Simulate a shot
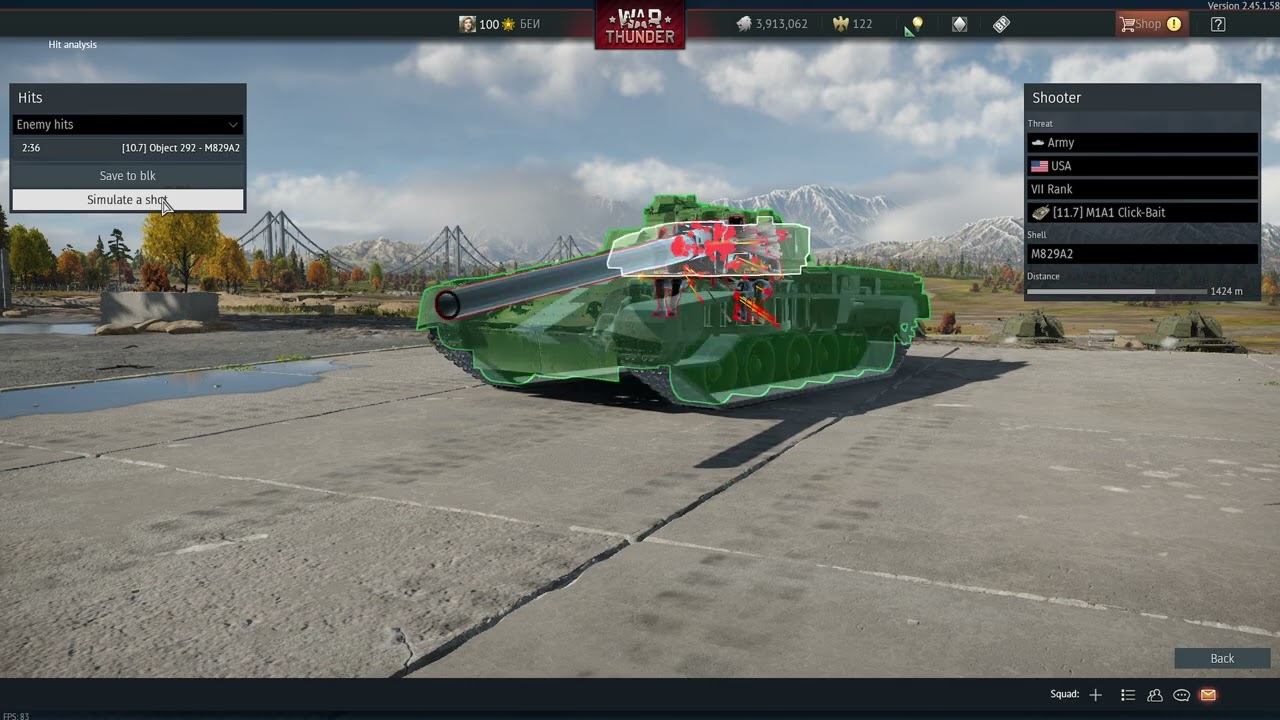1280x720 pixels. point(127,200)
